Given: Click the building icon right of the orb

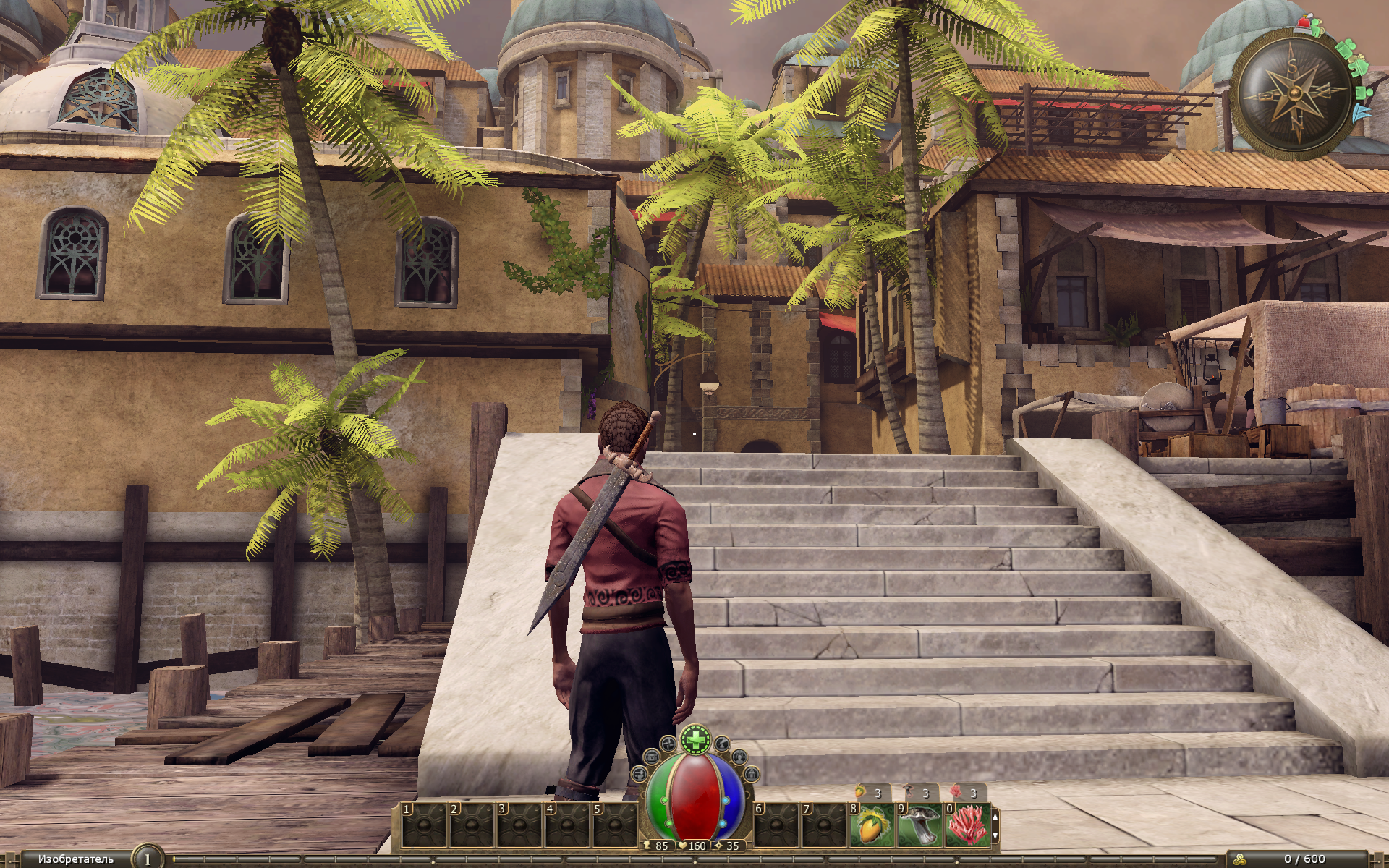Looking at the screenshot, I should tap(751, 775).
